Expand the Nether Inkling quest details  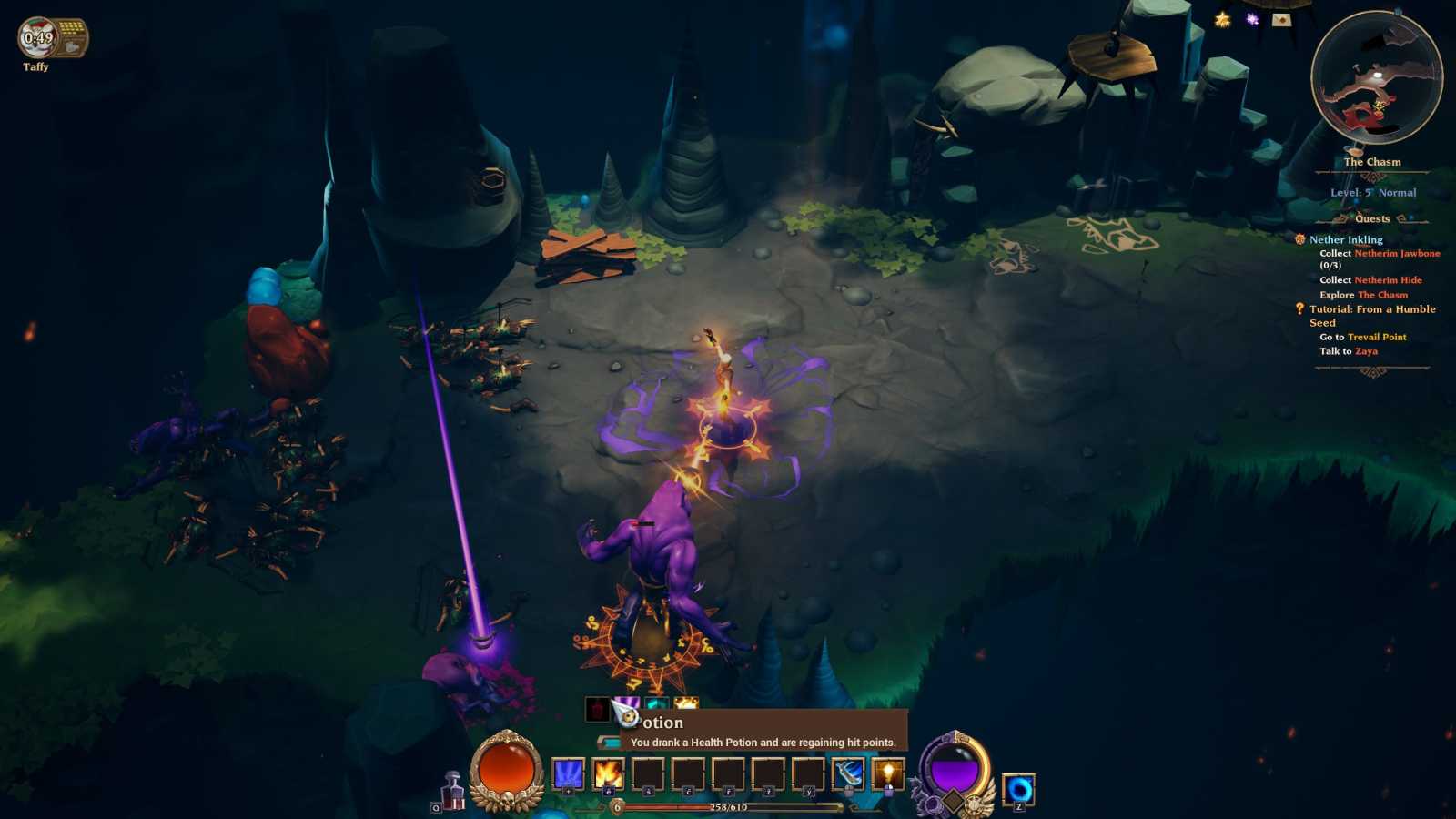[x=1345, y=239]
